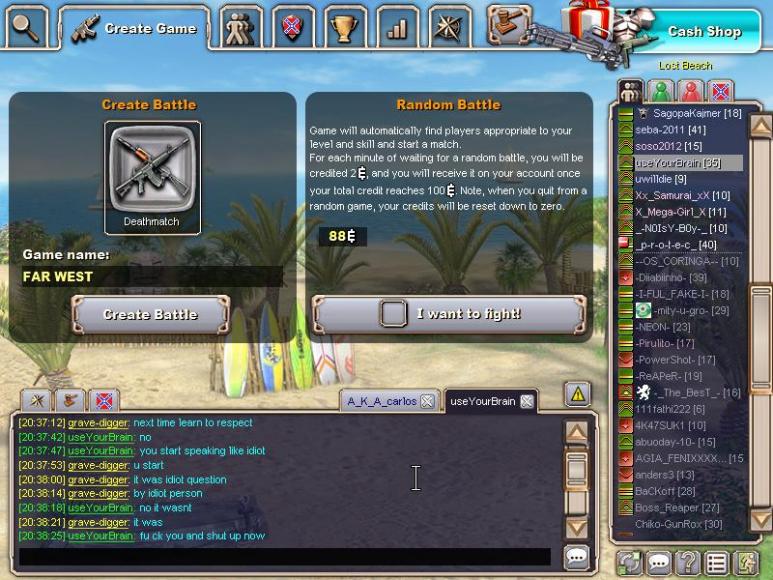Image resolution: width=773 pixels, height=580 pixels.
Task: Click the yellow warning triangle button
Action: [578, 394]
